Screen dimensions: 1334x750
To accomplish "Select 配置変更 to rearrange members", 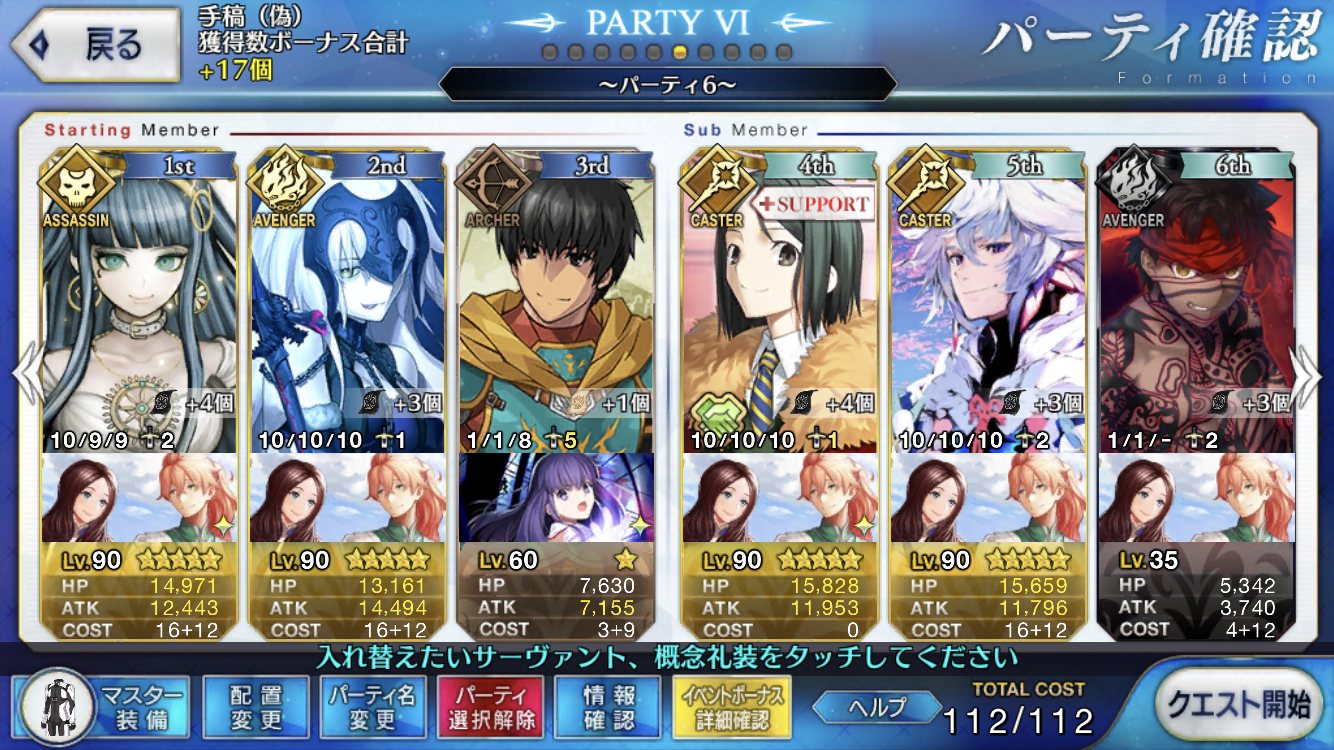I will pos(255,706).
